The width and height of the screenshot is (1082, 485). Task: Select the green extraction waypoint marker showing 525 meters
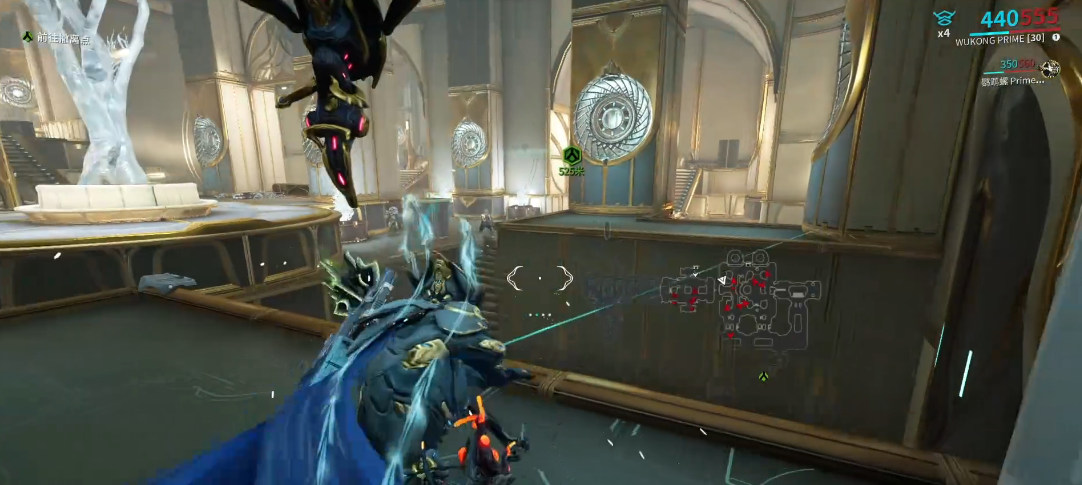(571, 155)
